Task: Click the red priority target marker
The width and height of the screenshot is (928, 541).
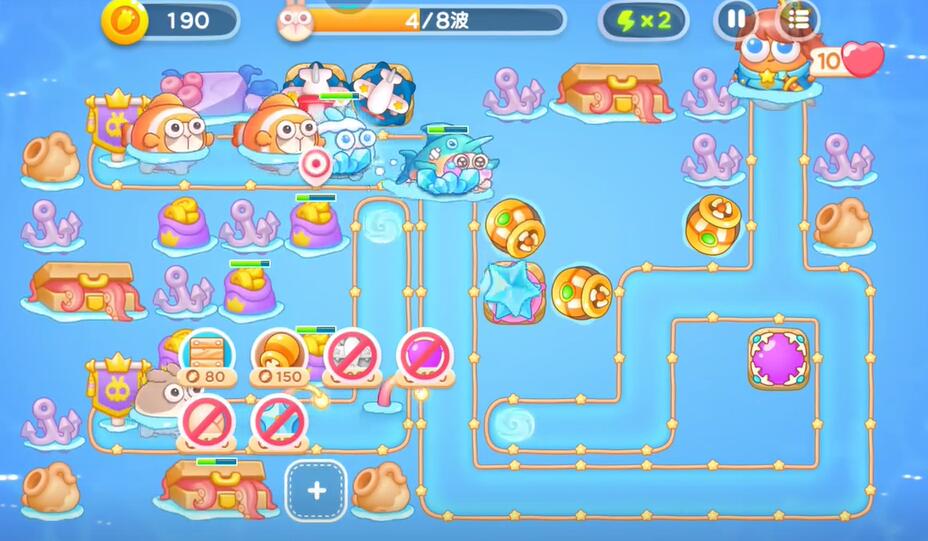Action: 315,163
